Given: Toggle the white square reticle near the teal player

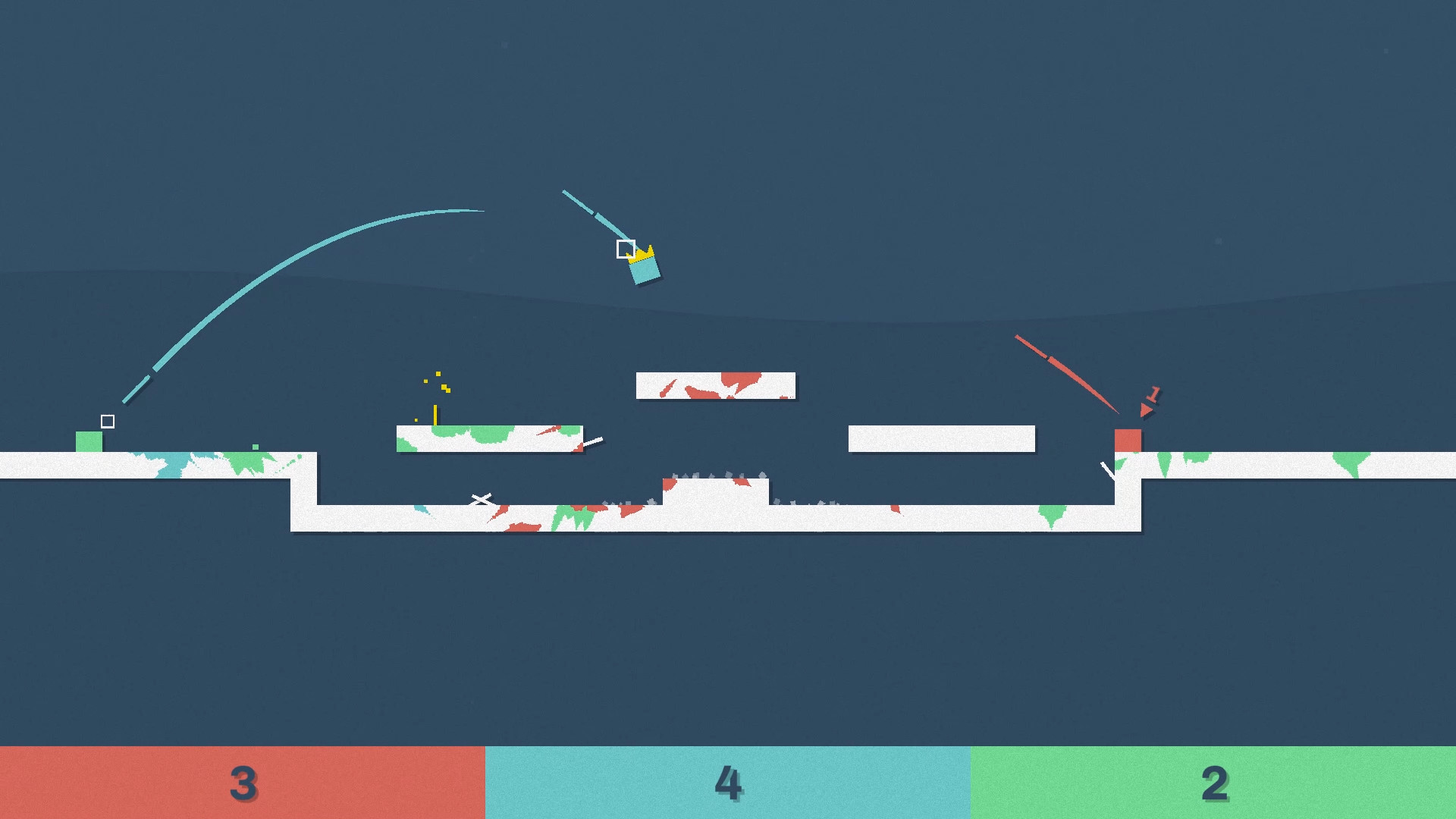Looking at the screenshot, I should point(626,248).
